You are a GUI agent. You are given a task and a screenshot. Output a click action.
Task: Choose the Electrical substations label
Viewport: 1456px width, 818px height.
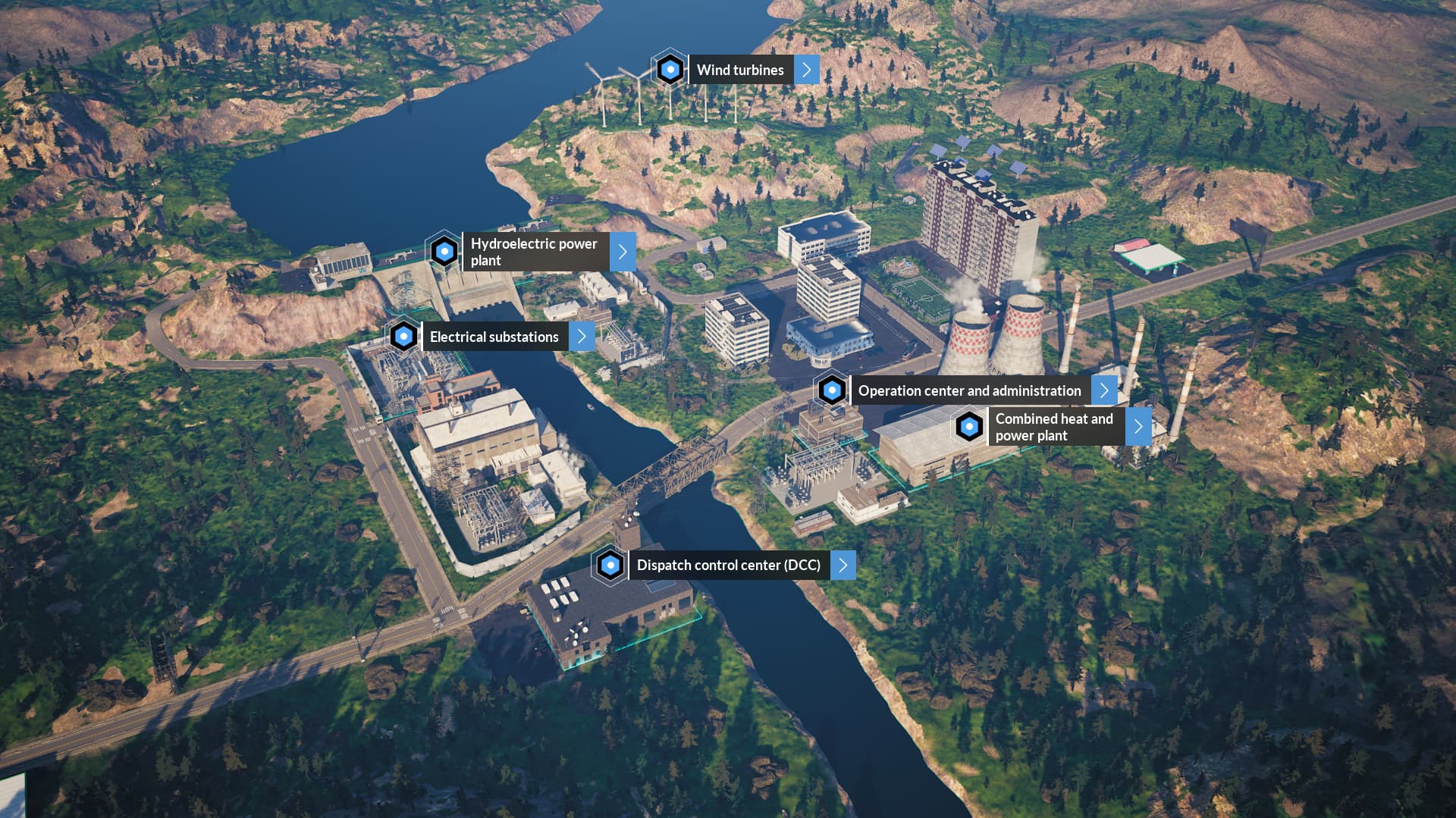pos(494,337)
